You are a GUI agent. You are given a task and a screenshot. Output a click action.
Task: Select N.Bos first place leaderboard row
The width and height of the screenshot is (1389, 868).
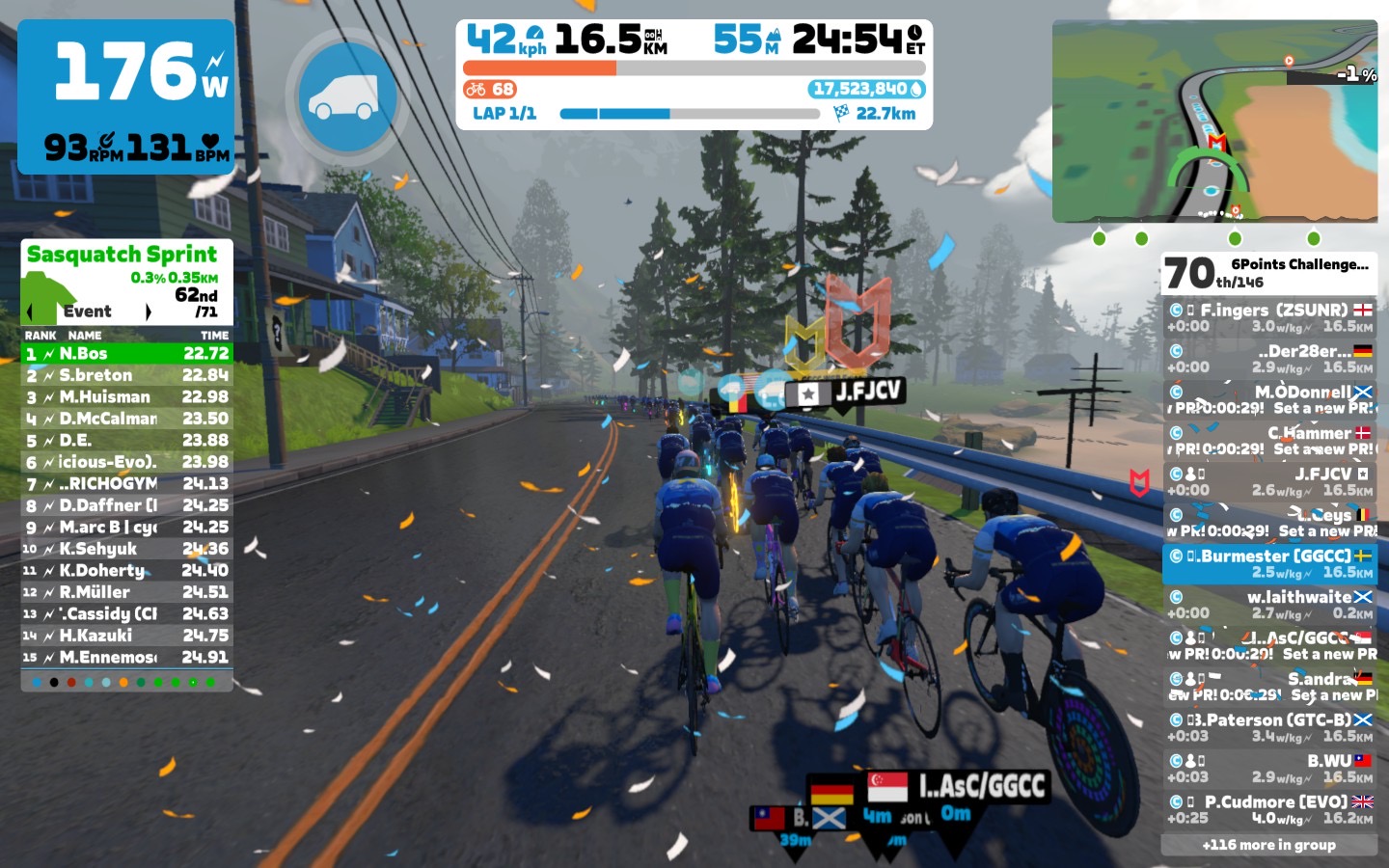pyautogui.click(x=126, y=354)
